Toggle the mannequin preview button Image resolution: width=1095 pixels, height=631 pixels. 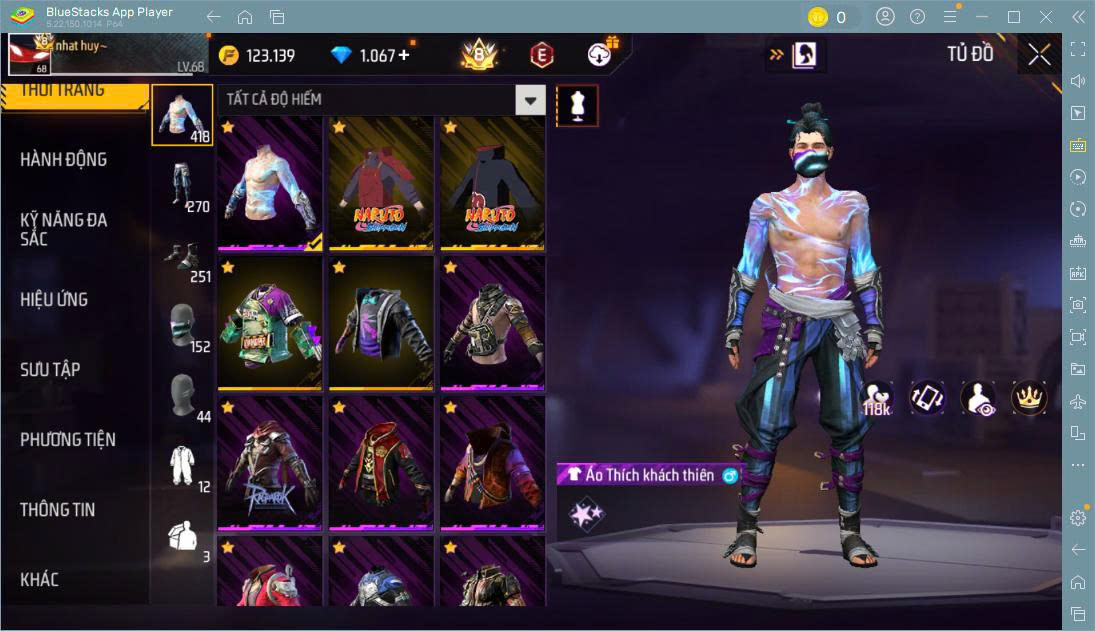pyautogui.click(x=577, y=105)
